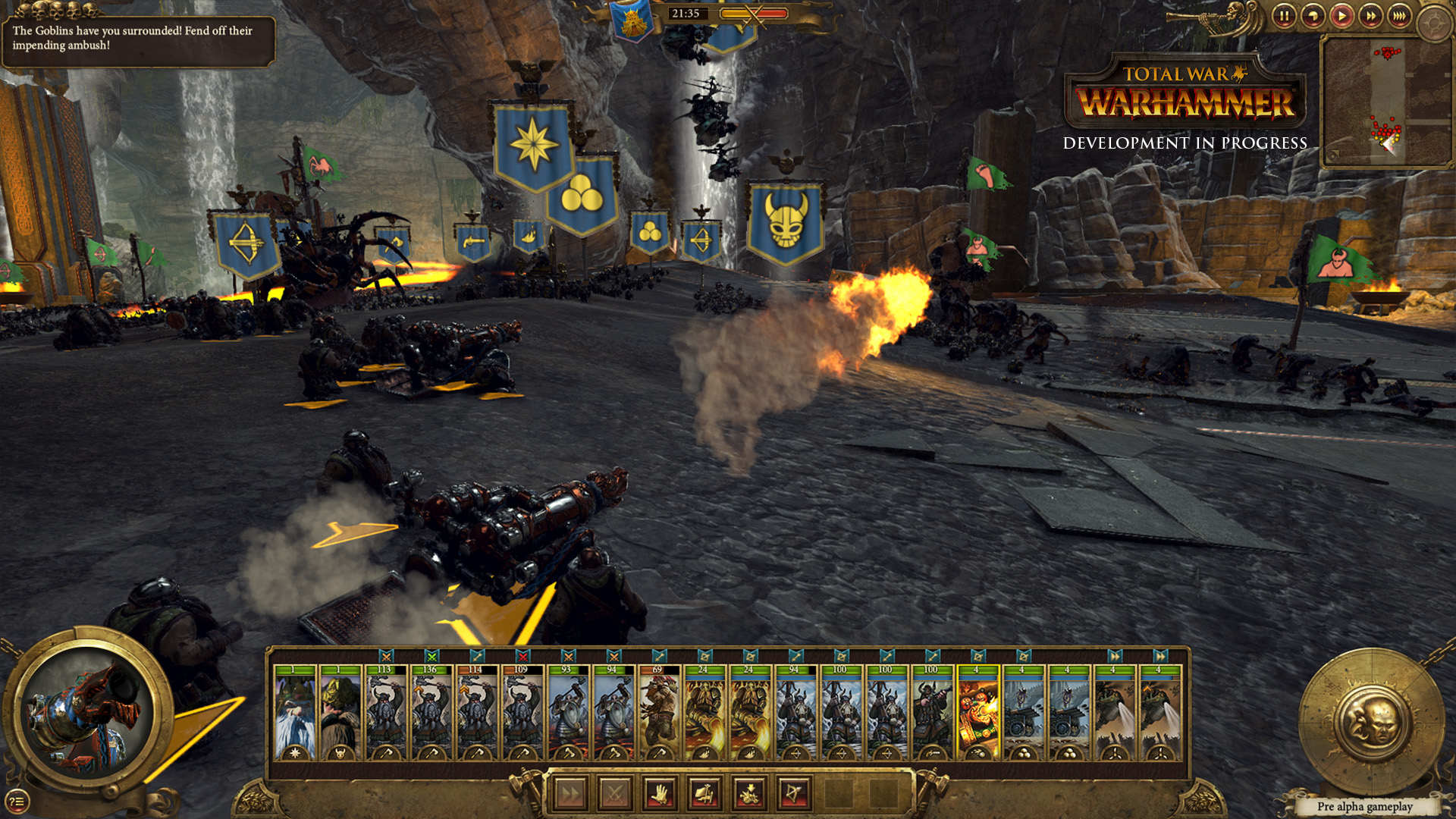Select the white-bearded lord unit card
Screen dimensions: 1456x819
(x=295, y=713)
